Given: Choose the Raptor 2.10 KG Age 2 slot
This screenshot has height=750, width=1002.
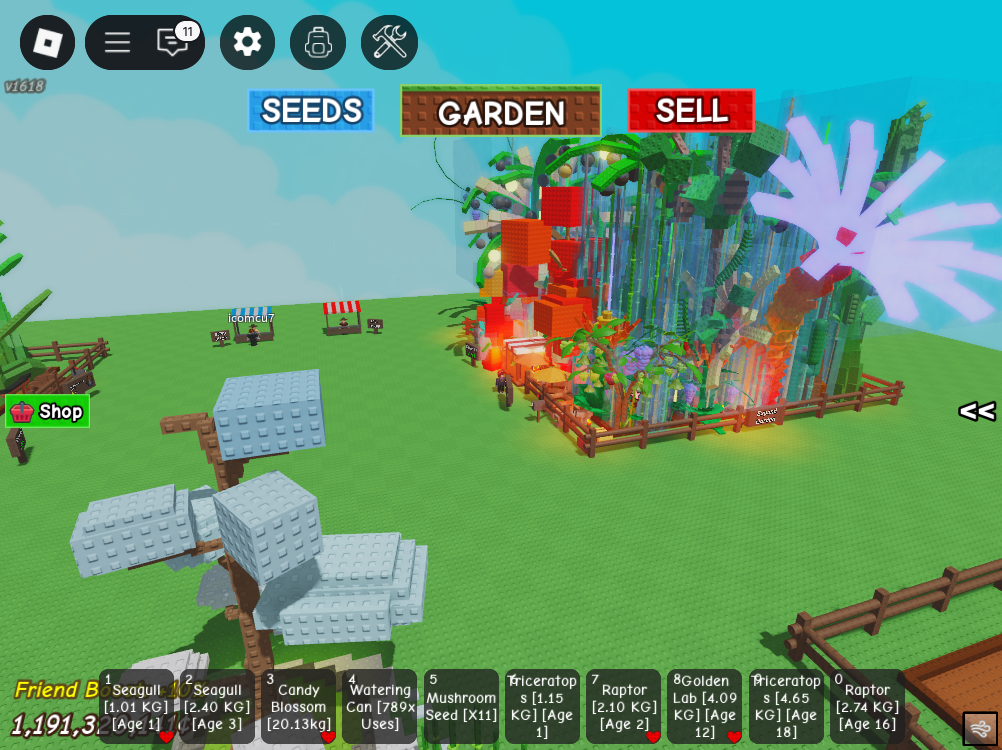Looking at the screenshot, I should click(x=624, y=706).
